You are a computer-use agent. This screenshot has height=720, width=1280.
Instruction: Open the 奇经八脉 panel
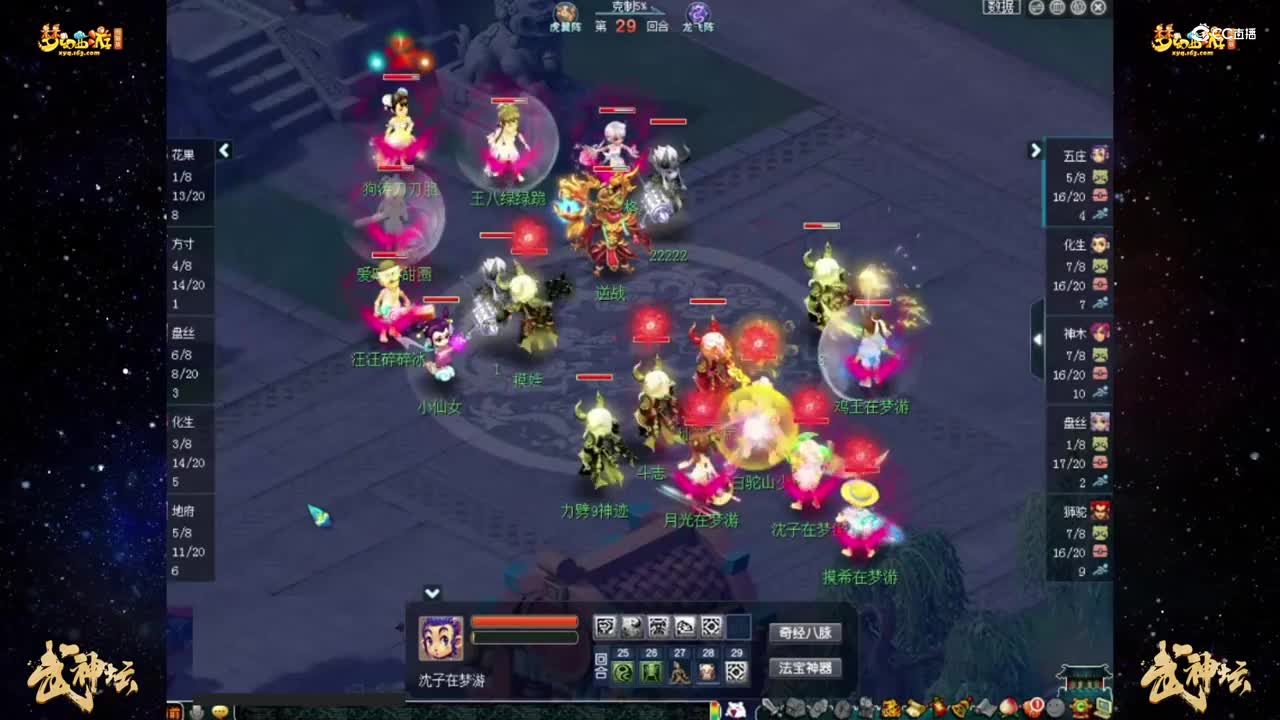pyautogui.click(x=806, y=632)
